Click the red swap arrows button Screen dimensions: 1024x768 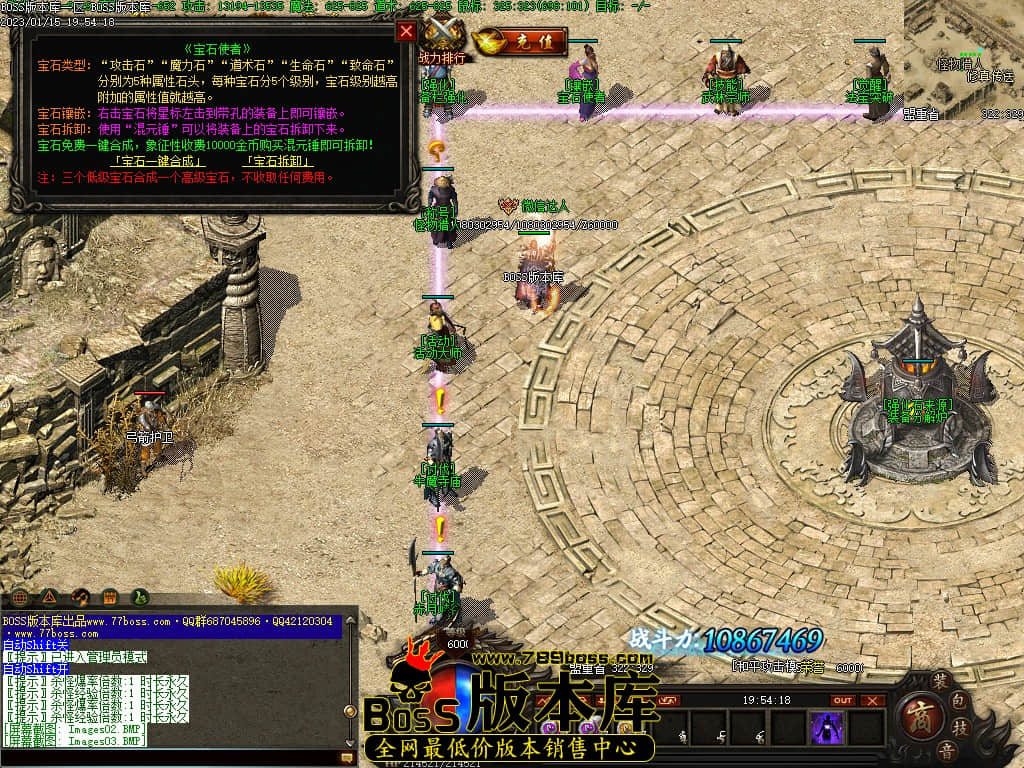(x=669, y=700)
